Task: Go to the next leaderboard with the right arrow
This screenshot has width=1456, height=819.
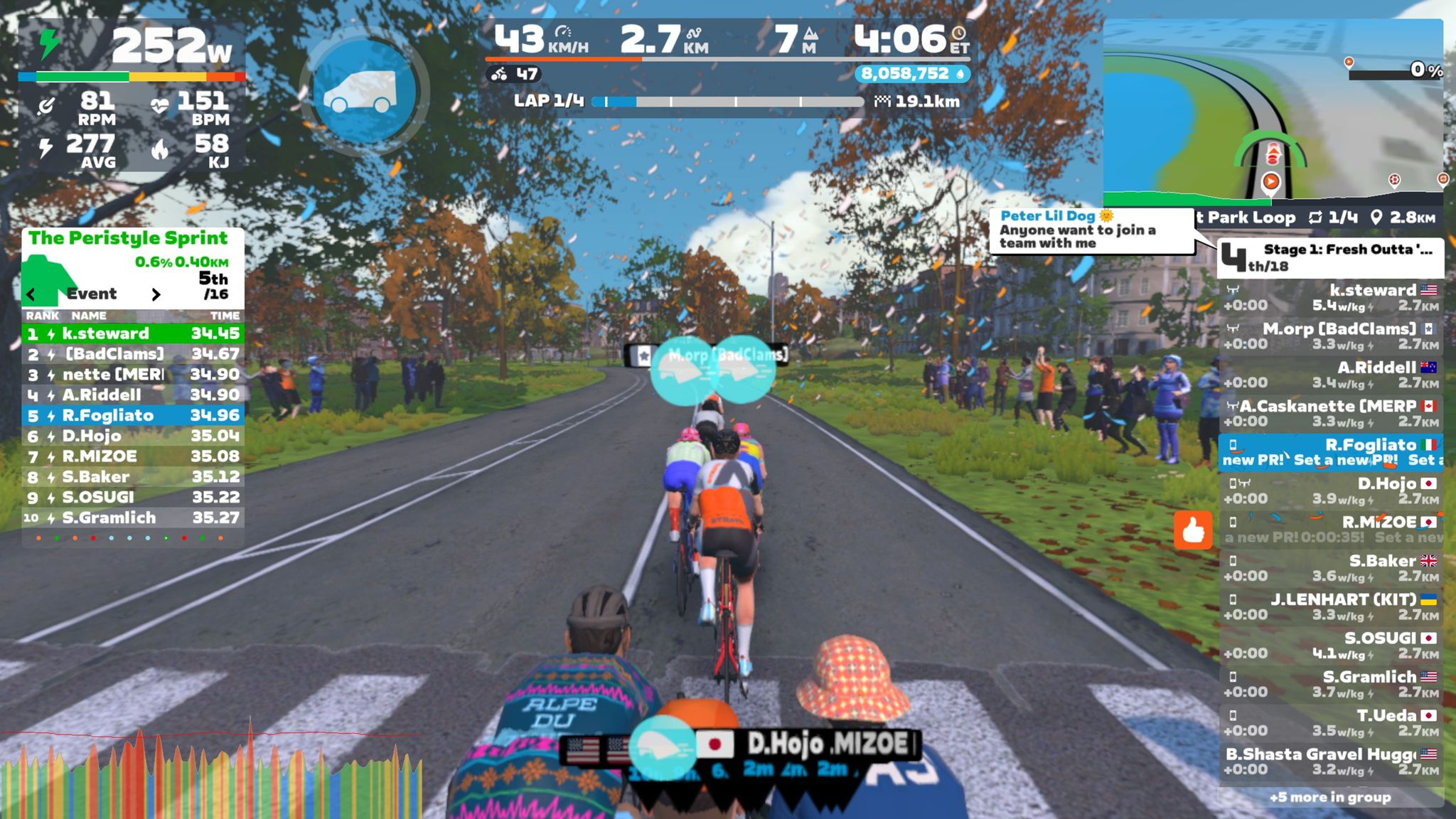Action: click(156, 294)
